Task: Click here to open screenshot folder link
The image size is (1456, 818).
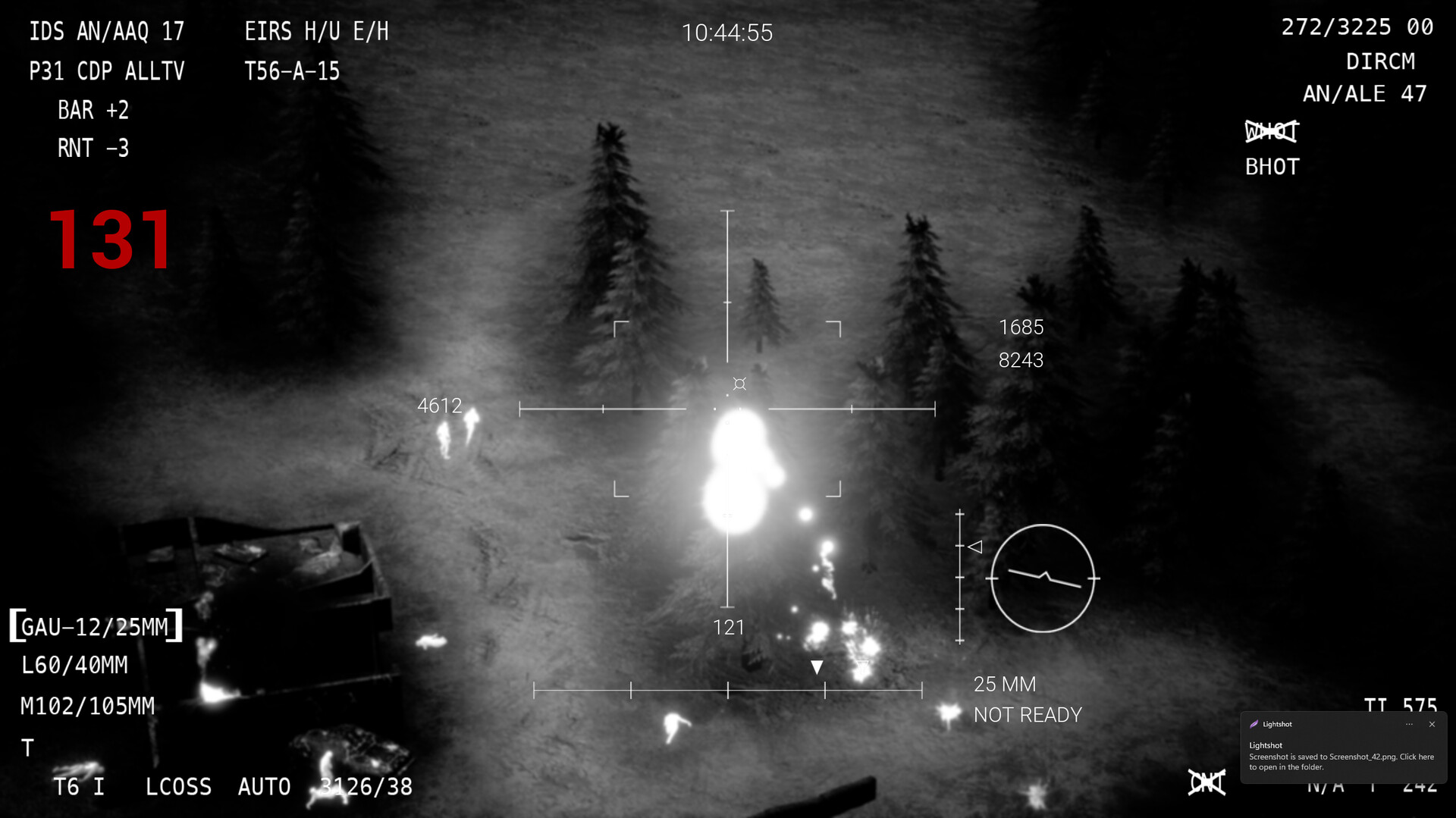Action: (x=1341, y=760)
